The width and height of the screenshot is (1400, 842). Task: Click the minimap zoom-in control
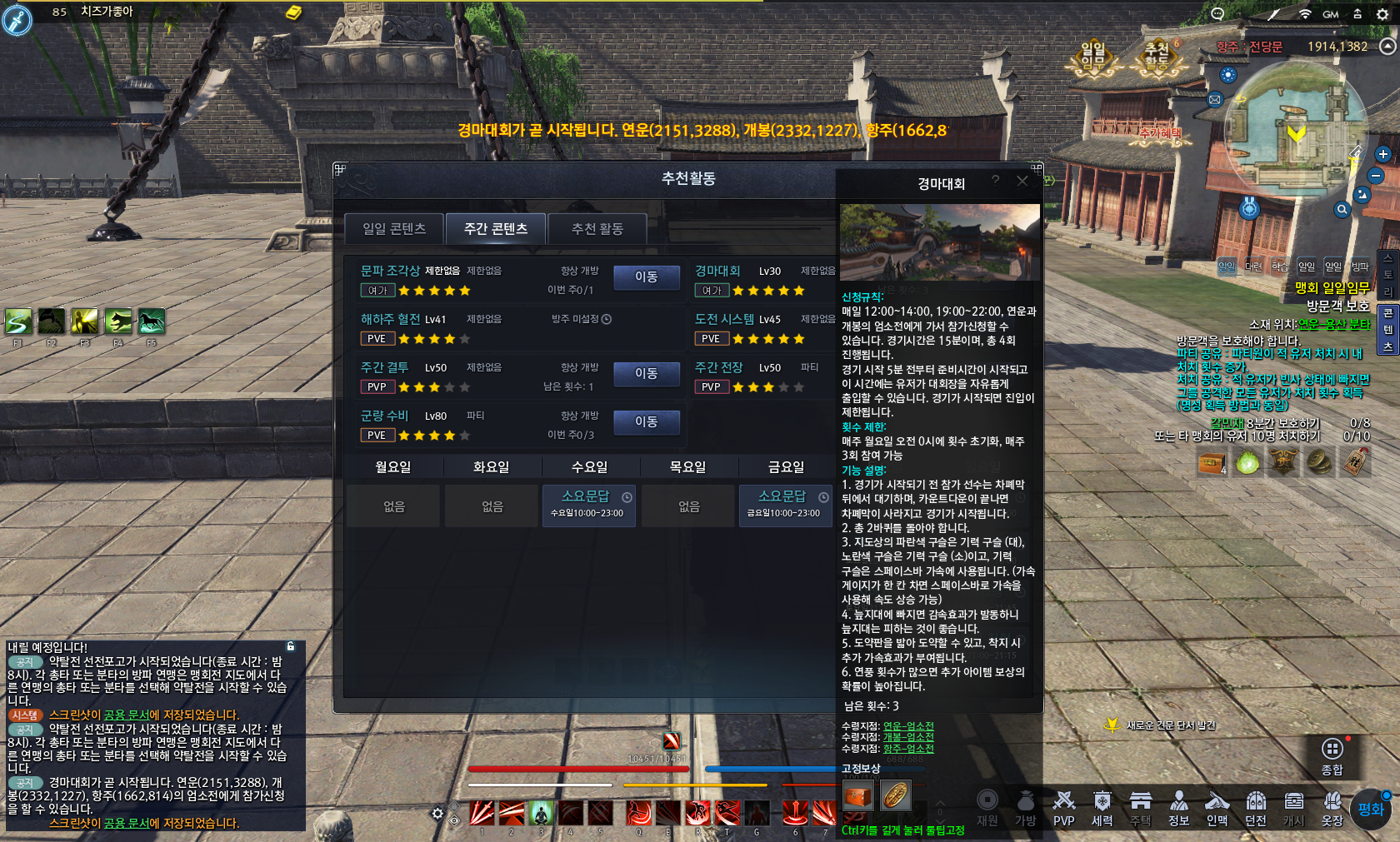1385,154
